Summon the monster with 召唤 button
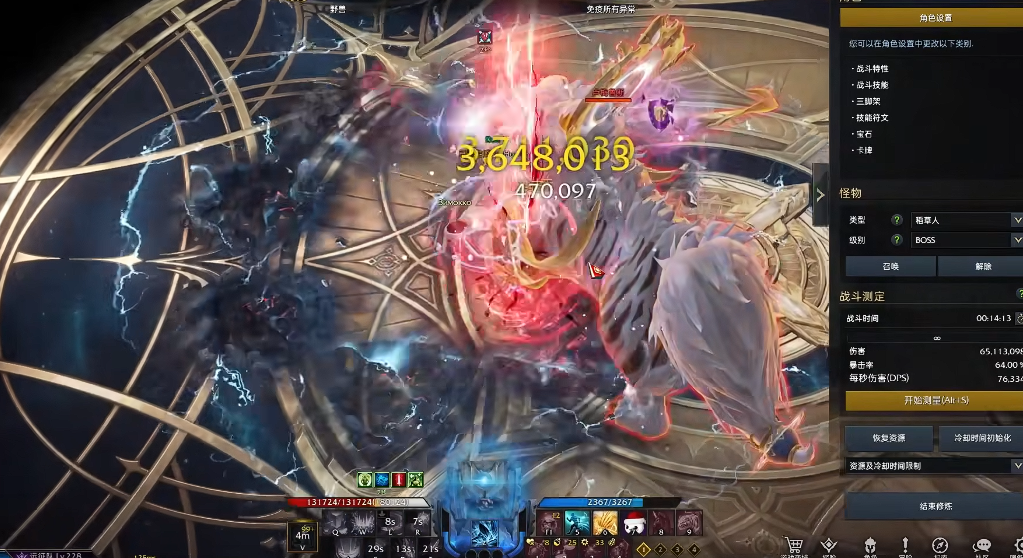This screenshot has height=558, width=1023. pyautogui.click(x=890, y=266)
